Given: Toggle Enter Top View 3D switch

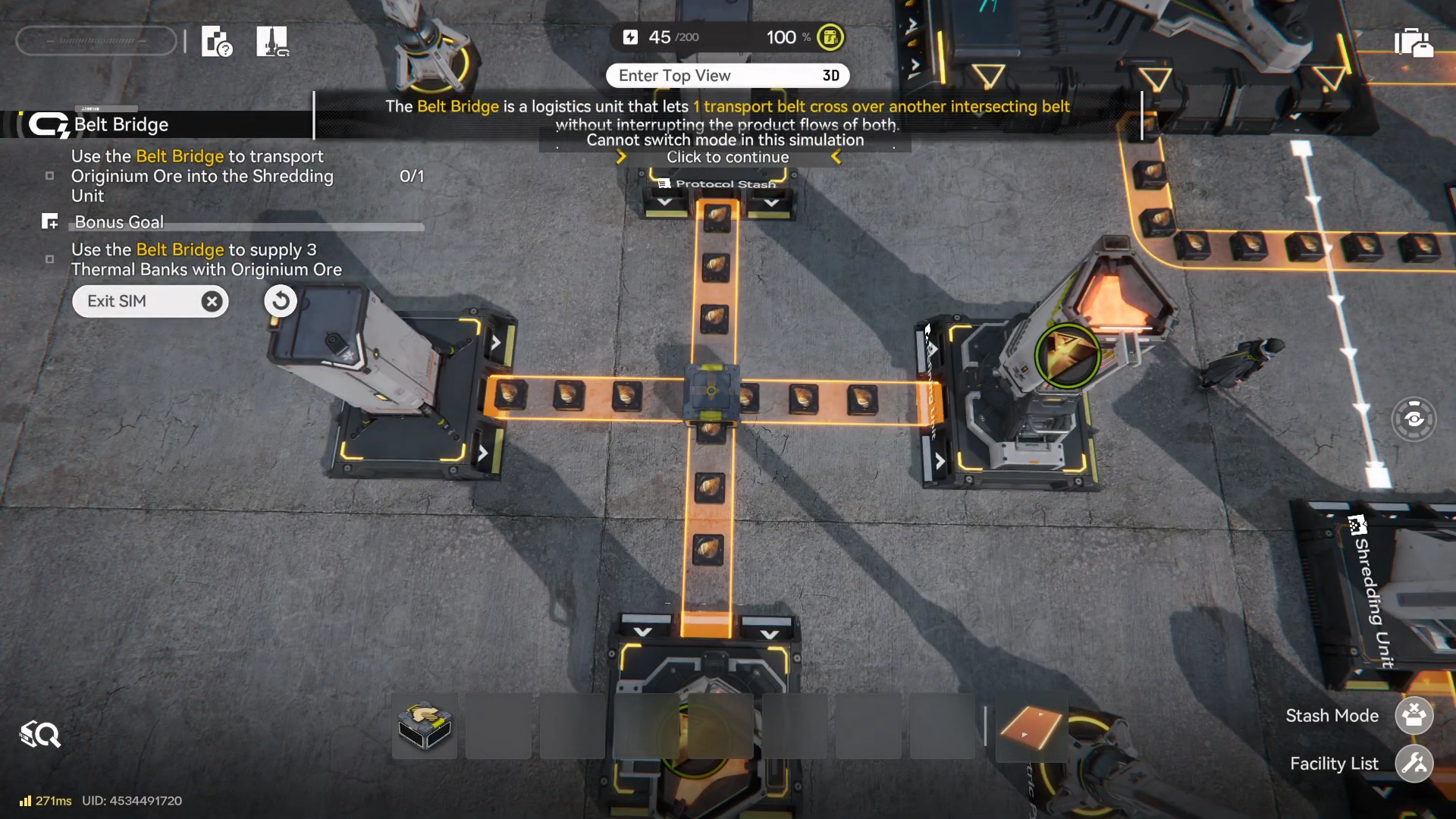Looking at the screenshot, I should tap(727, 76).
